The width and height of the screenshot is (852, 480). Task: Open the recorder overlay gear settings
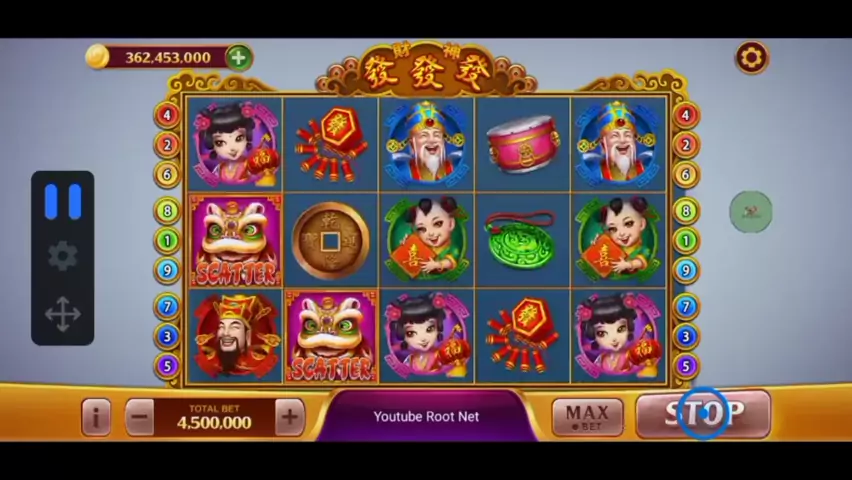63,256
